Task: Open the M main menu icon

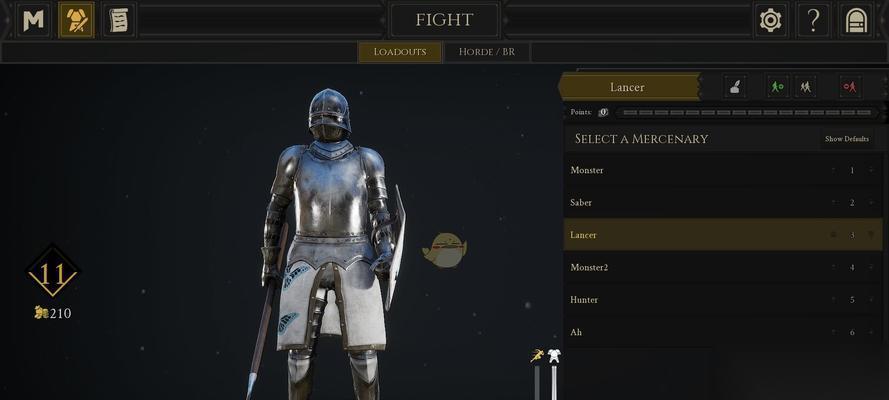Action: click(x=34, y=20)
